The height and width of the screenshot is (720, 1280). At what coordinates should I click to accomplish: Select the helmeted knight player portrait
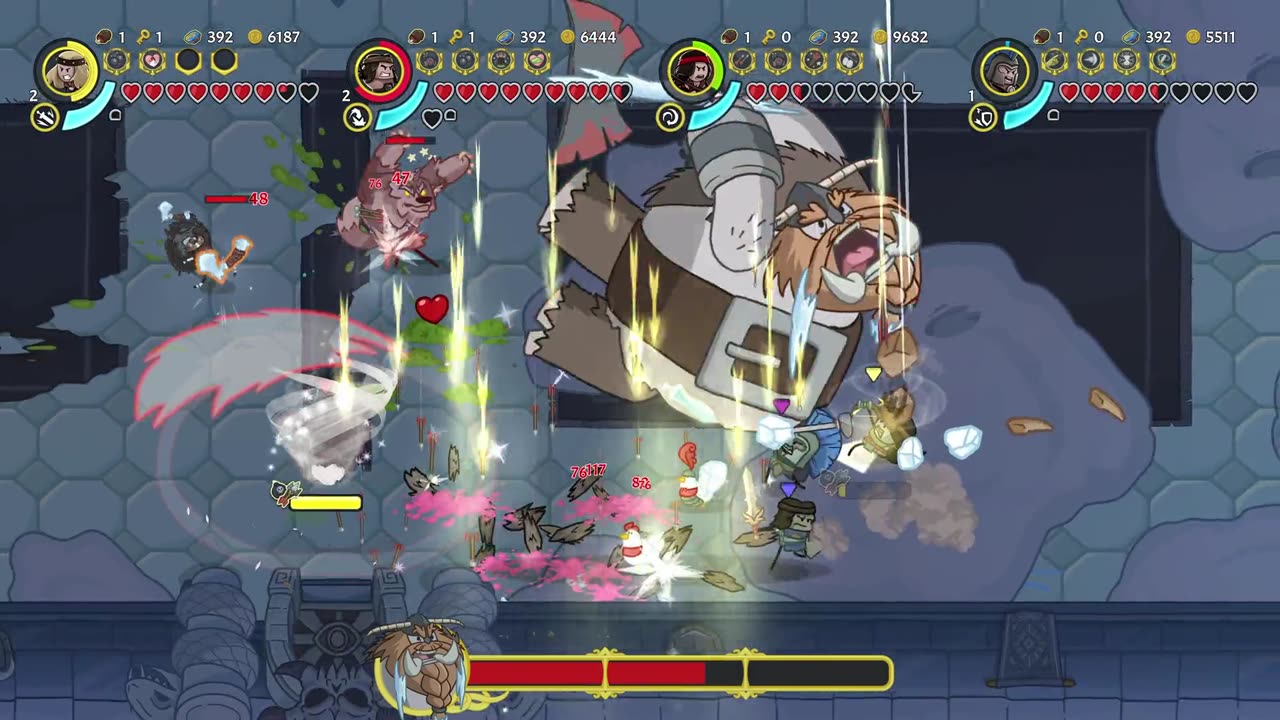[1004, 70]
